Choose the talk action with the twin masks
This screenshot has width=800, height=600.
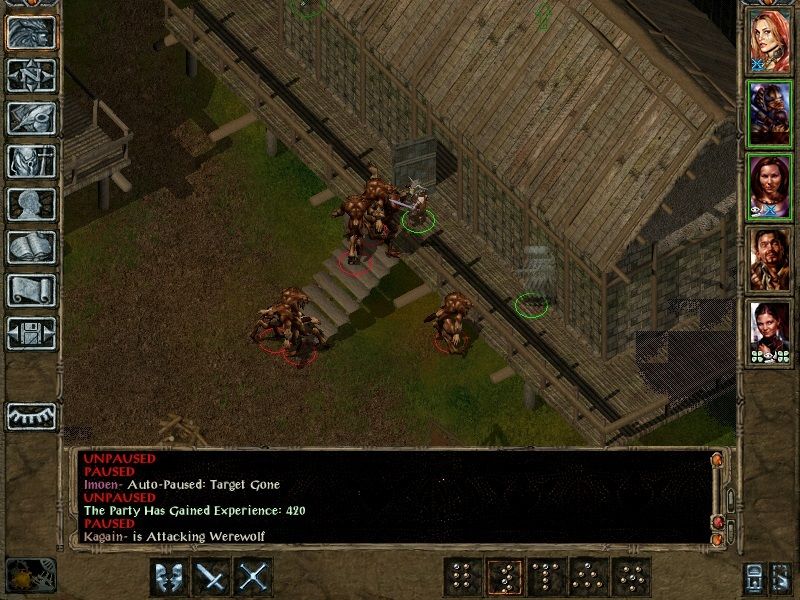click(169, 577)
